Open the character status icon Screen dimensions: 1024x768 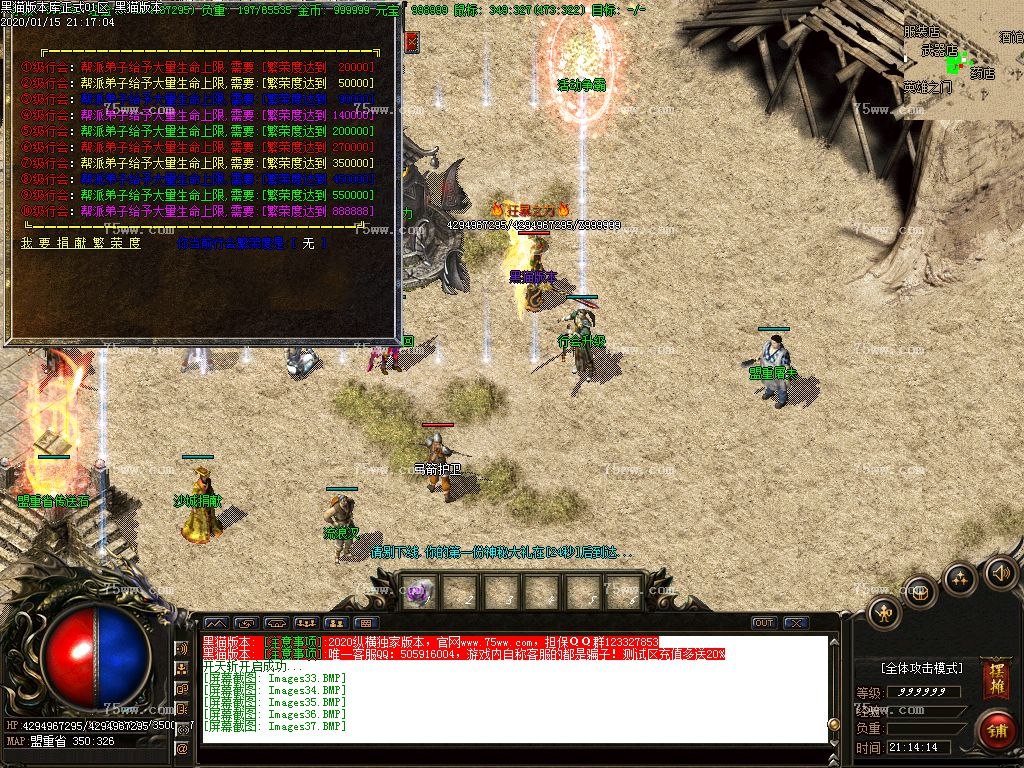884,611
